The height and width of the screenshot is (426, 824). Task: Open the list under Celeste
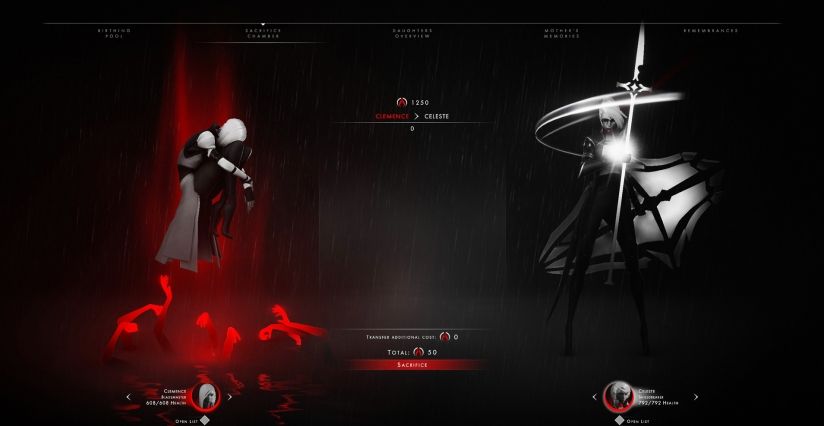(633, 420)
